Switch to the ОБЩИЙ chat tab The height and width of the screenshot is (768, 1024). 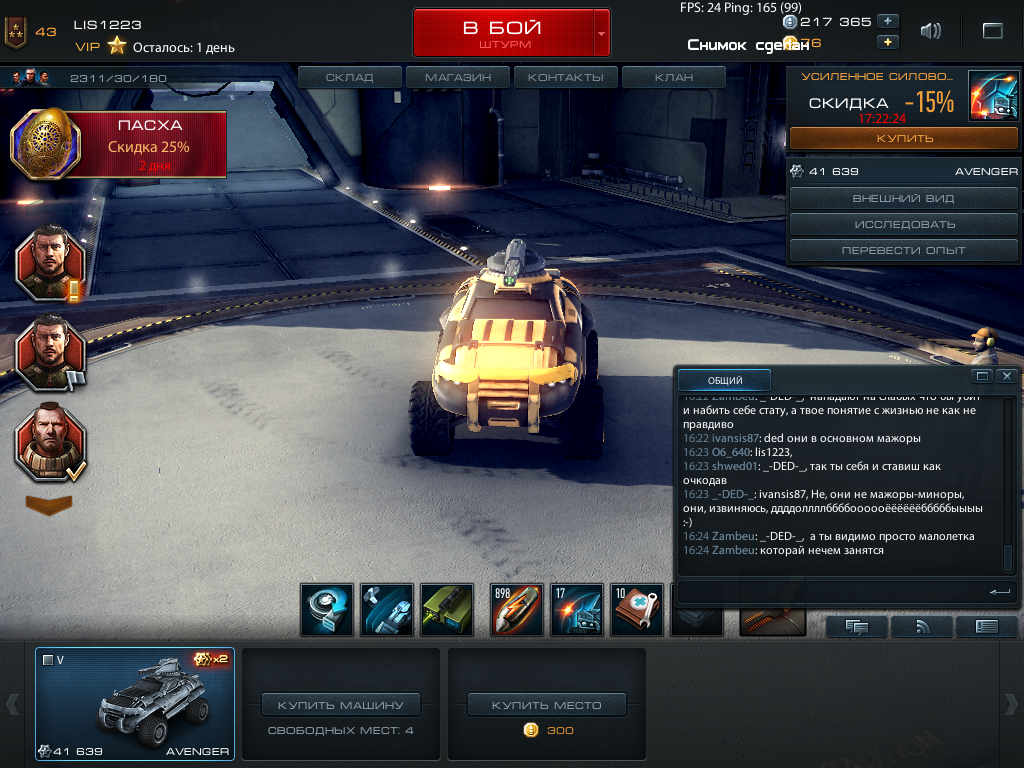pyautogui.click(x=725, y=380)
